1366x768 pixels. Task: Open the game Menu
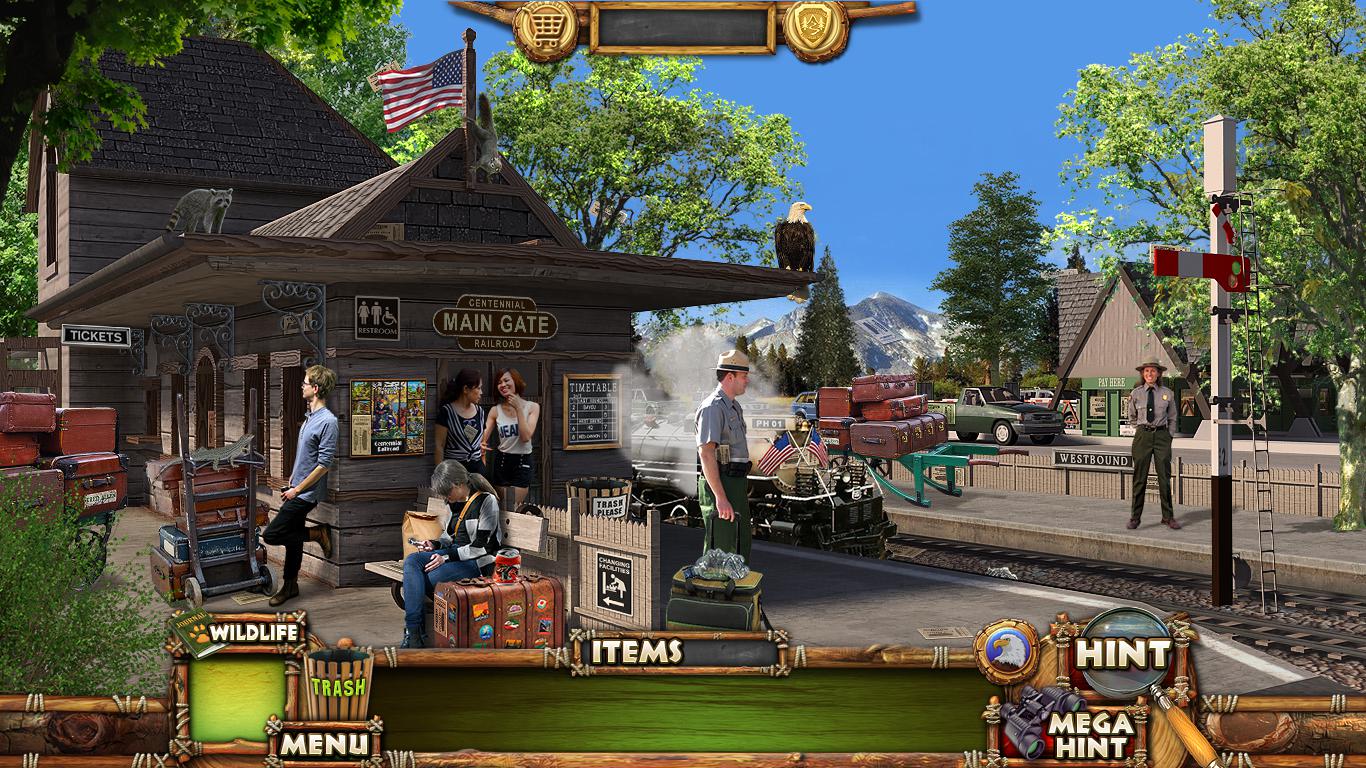323,743
